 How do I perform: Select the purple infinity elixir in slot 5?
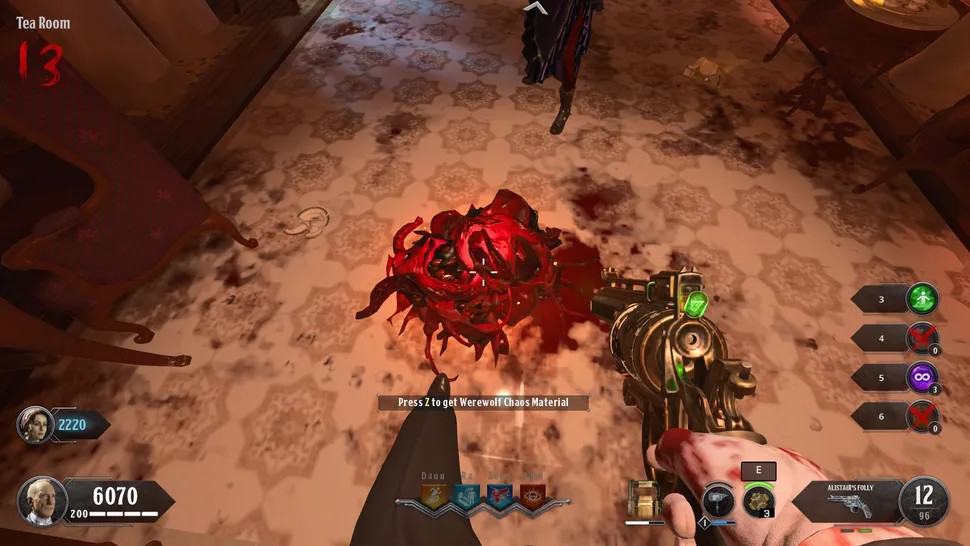(922, 379)
